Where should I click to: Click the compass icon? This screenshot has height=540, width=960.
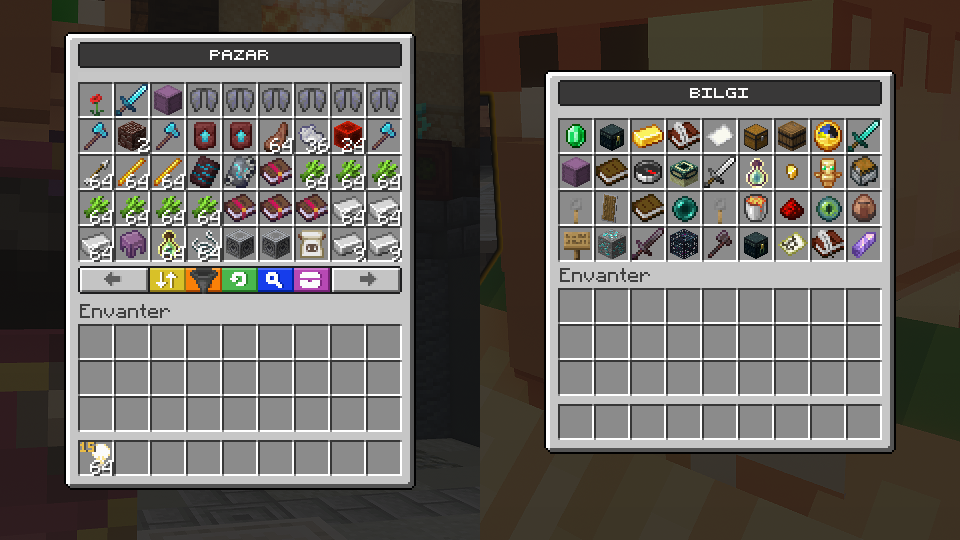click(649, 173)
